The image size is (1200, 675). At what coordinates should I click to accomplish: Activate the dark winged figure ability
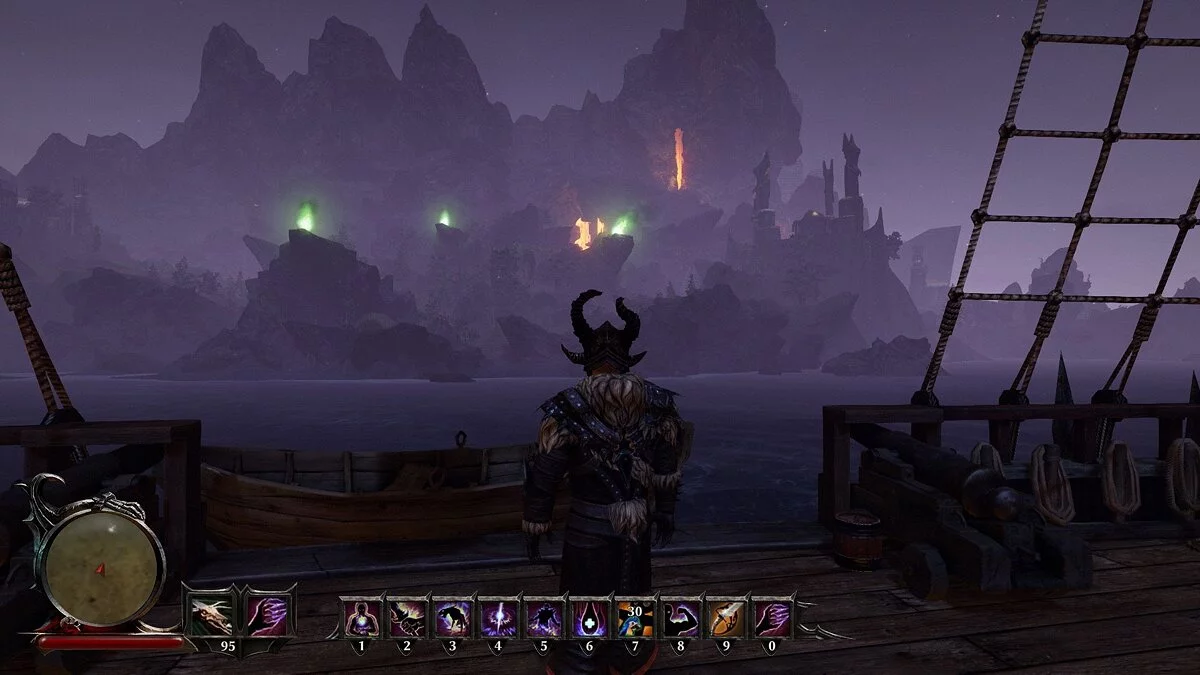[544, 619]
